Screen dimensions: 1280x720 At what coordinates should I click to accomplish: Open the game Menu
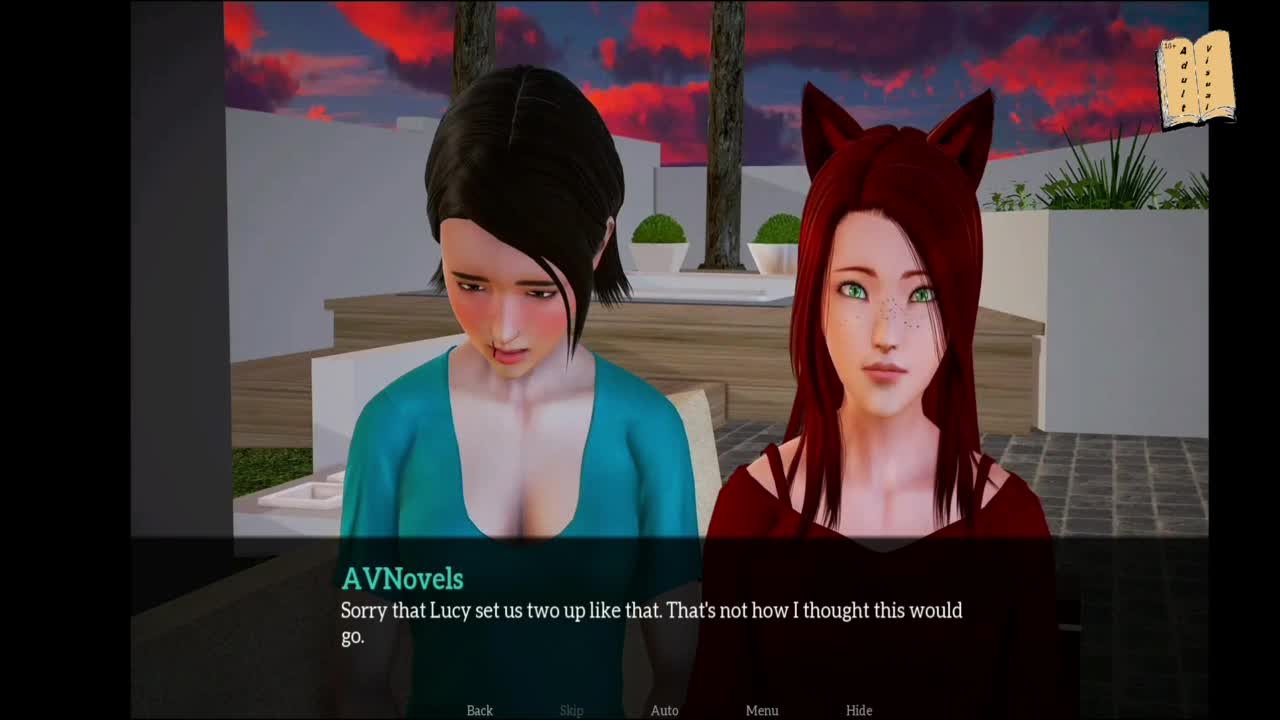(x=762, y=710)
